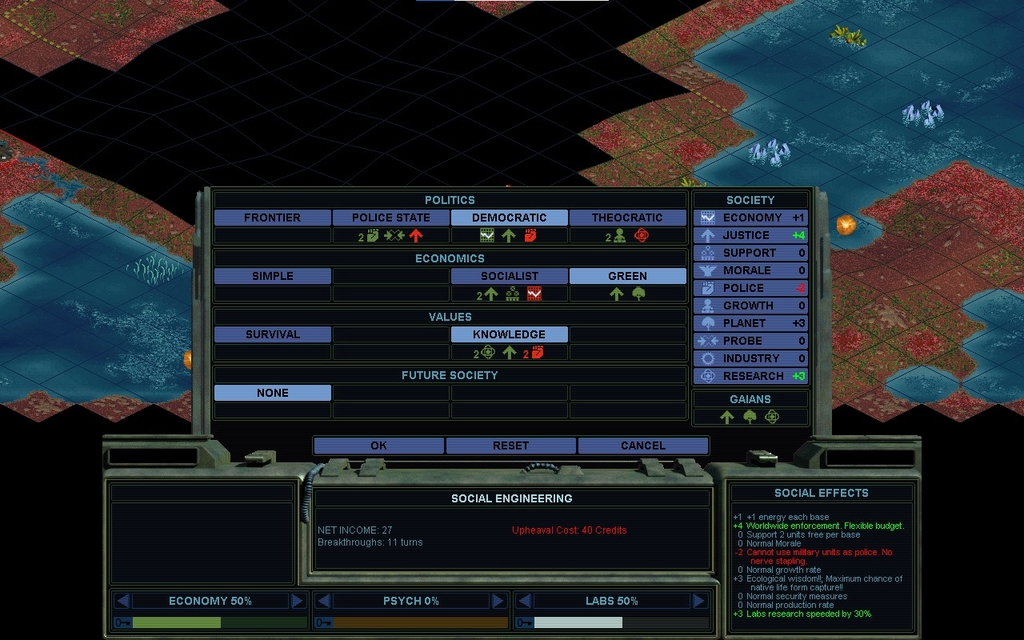Switch politics to Theocratic
Screen dimensions: 1024x640
pos(627,218)
